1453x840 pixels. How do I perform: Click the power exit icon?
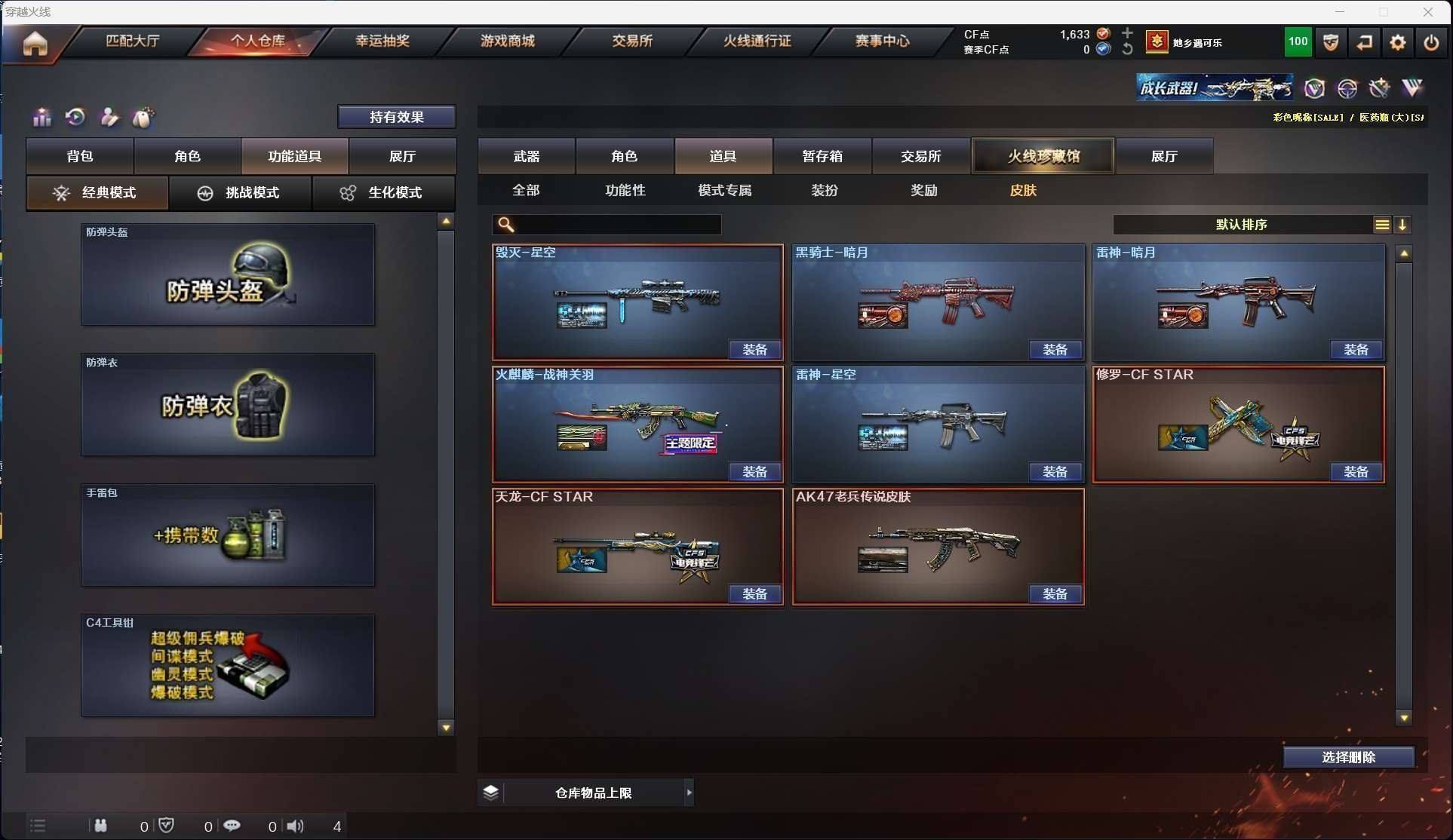[x=1430, y=43]
